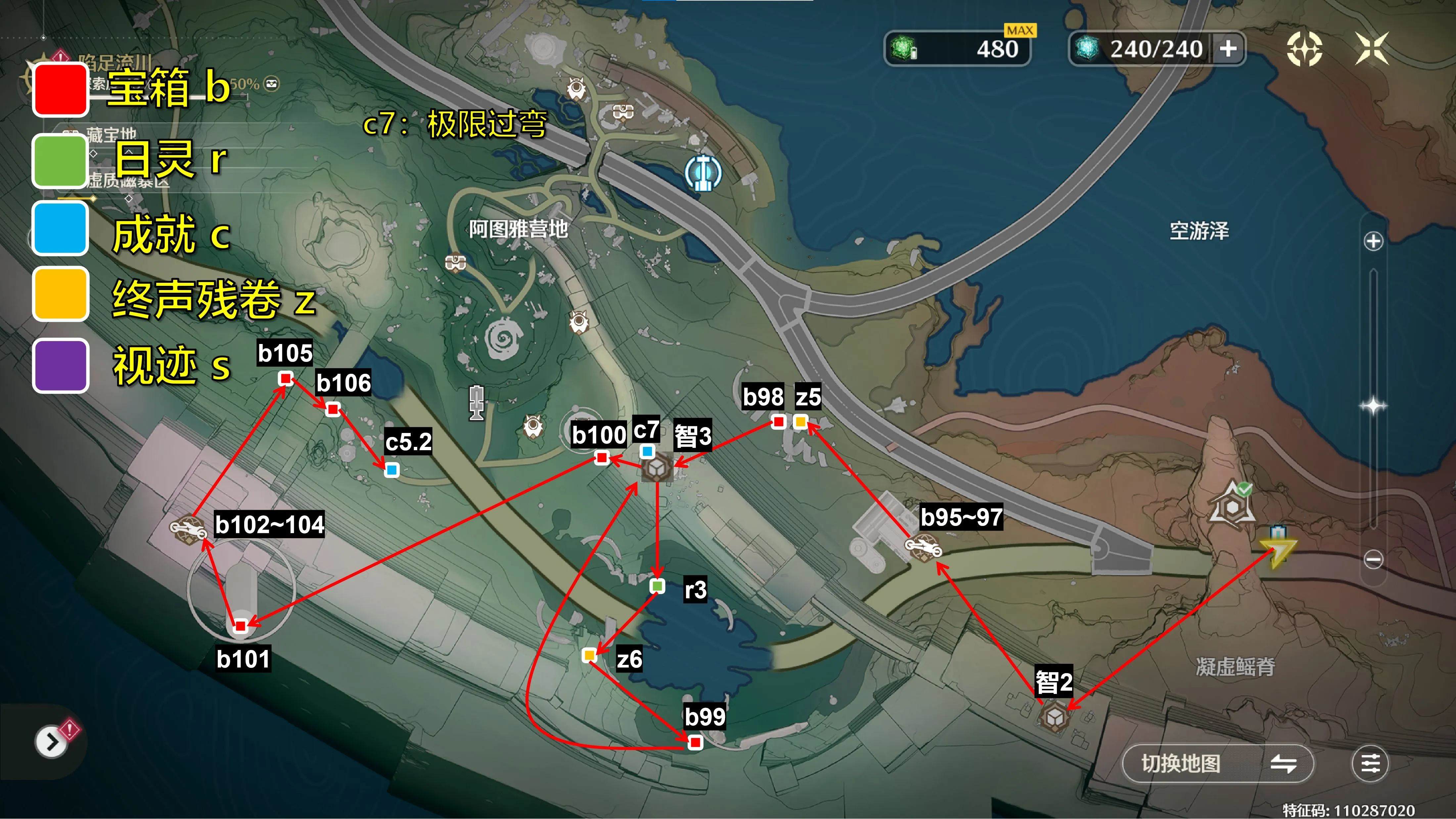This screenshot has height=819, width=1456.
Task: Select the chest marker left of 阿图雅营地
Action: [x=455, y=263]
